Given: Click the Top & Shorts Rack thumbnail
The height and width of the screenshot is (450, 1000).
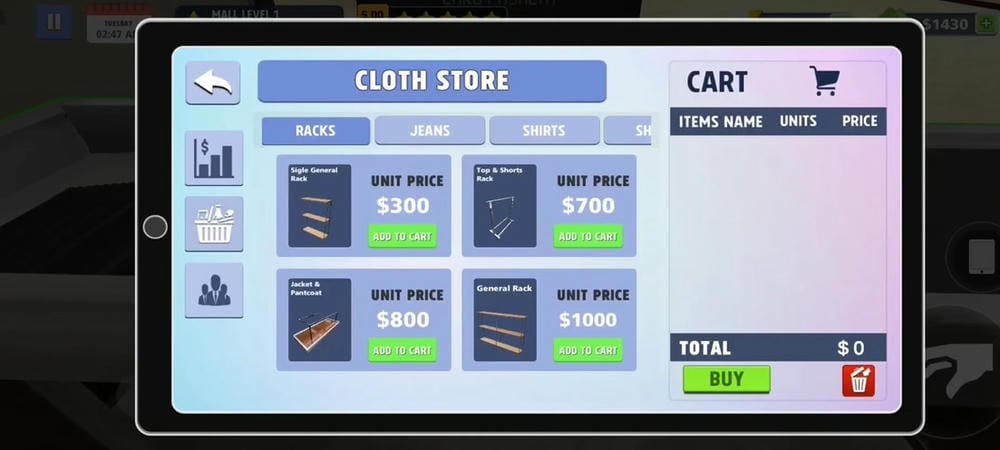Looking at the screenshot, I should pyautogui.click(x=505, y=206).
